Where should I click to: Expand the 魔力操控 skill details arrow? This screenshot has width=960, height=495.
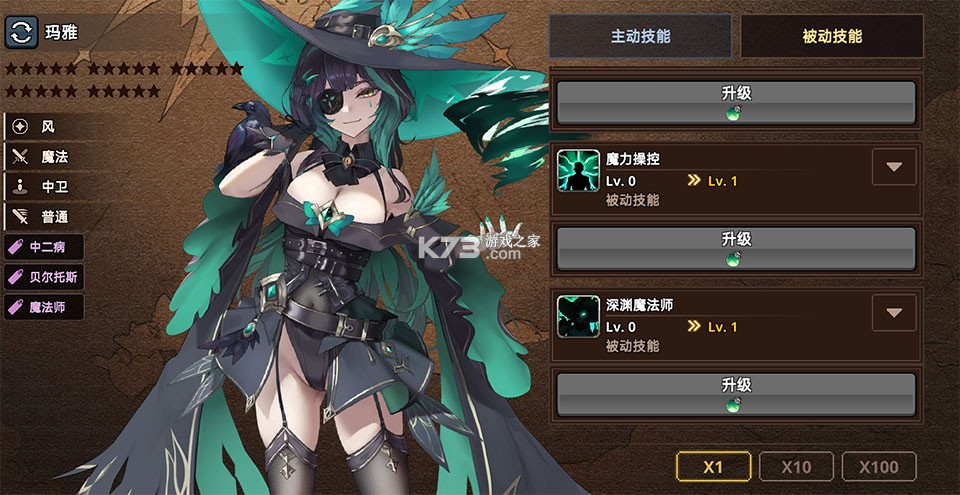[893, 167]
